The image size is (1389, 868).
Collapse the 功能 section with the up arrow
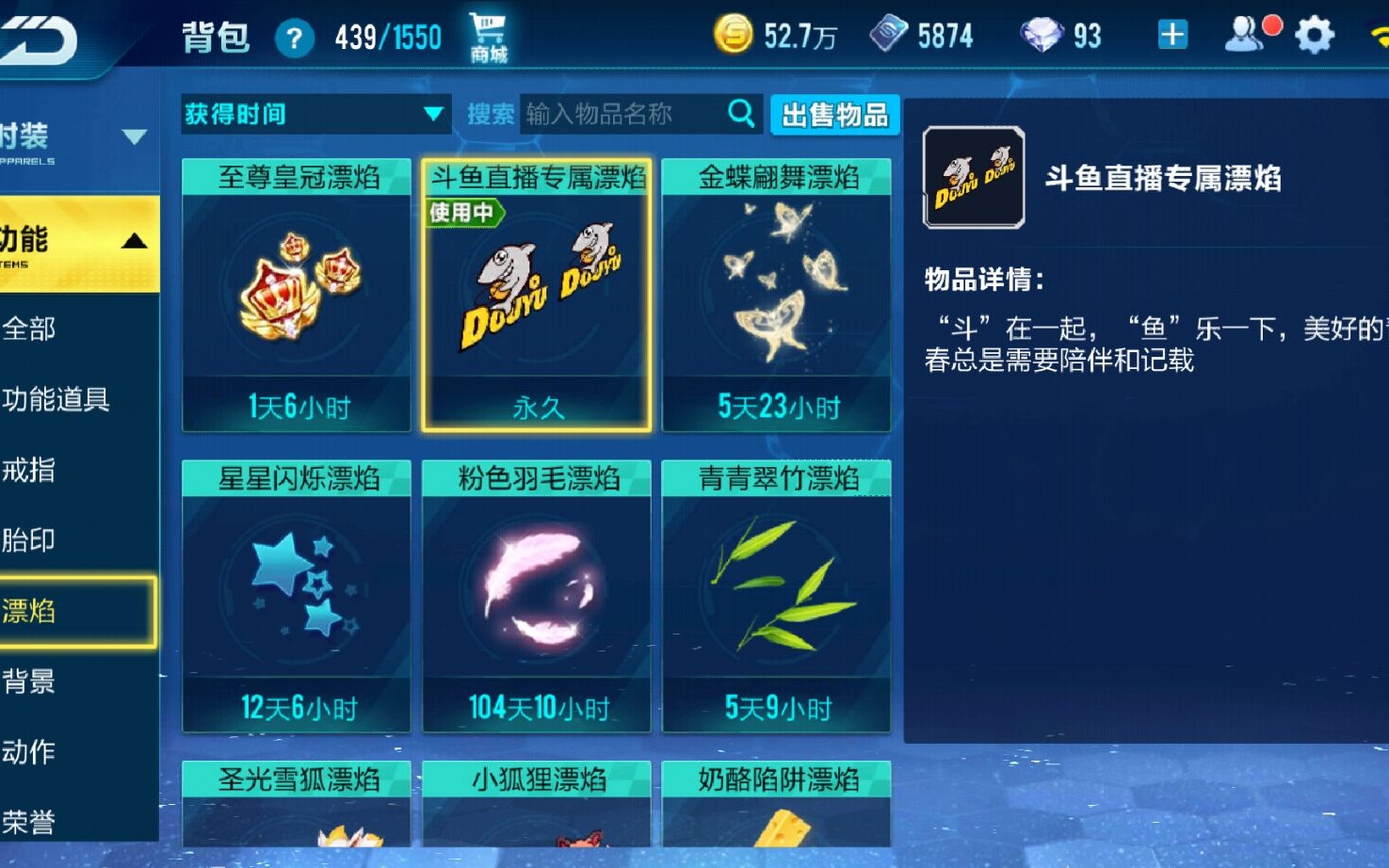(137, 239)
